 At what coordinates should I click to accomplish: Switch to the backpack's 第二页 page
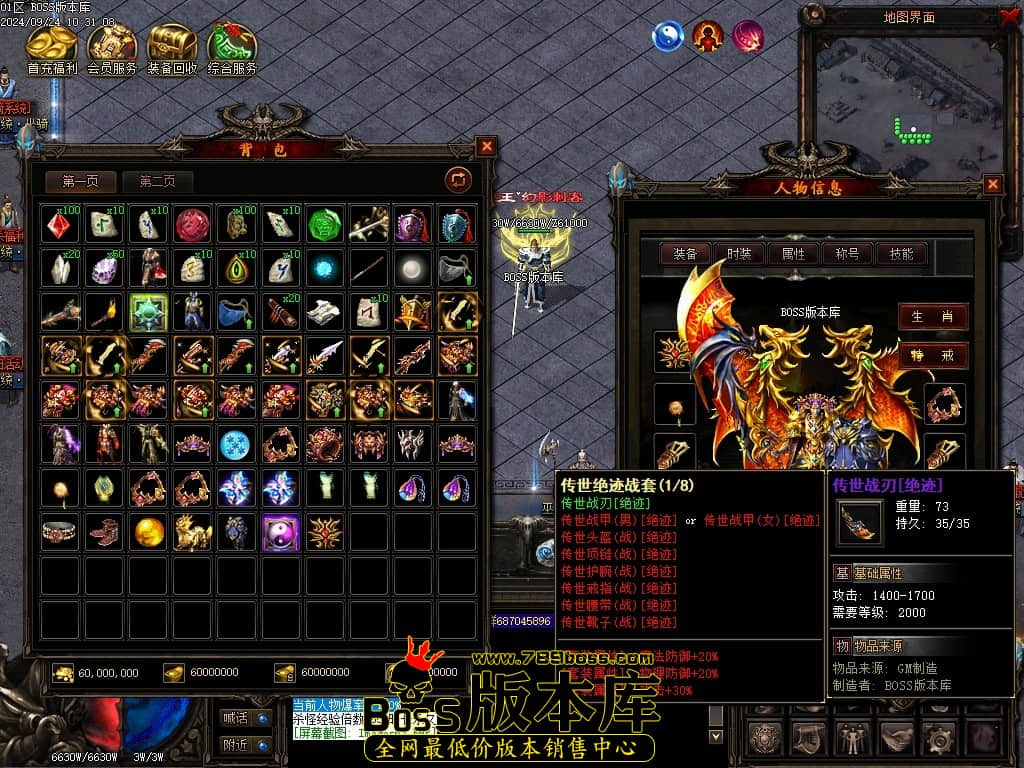157,181
